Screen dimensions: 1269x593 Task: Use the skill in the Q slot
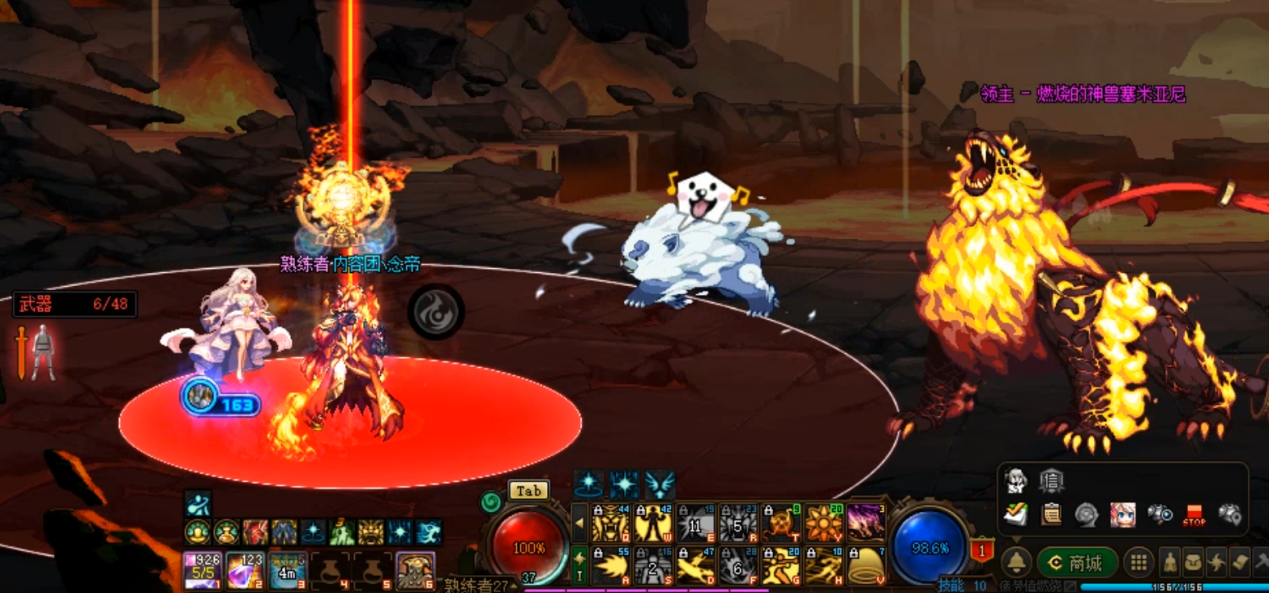pyautogui.click(x=610, y=523)
